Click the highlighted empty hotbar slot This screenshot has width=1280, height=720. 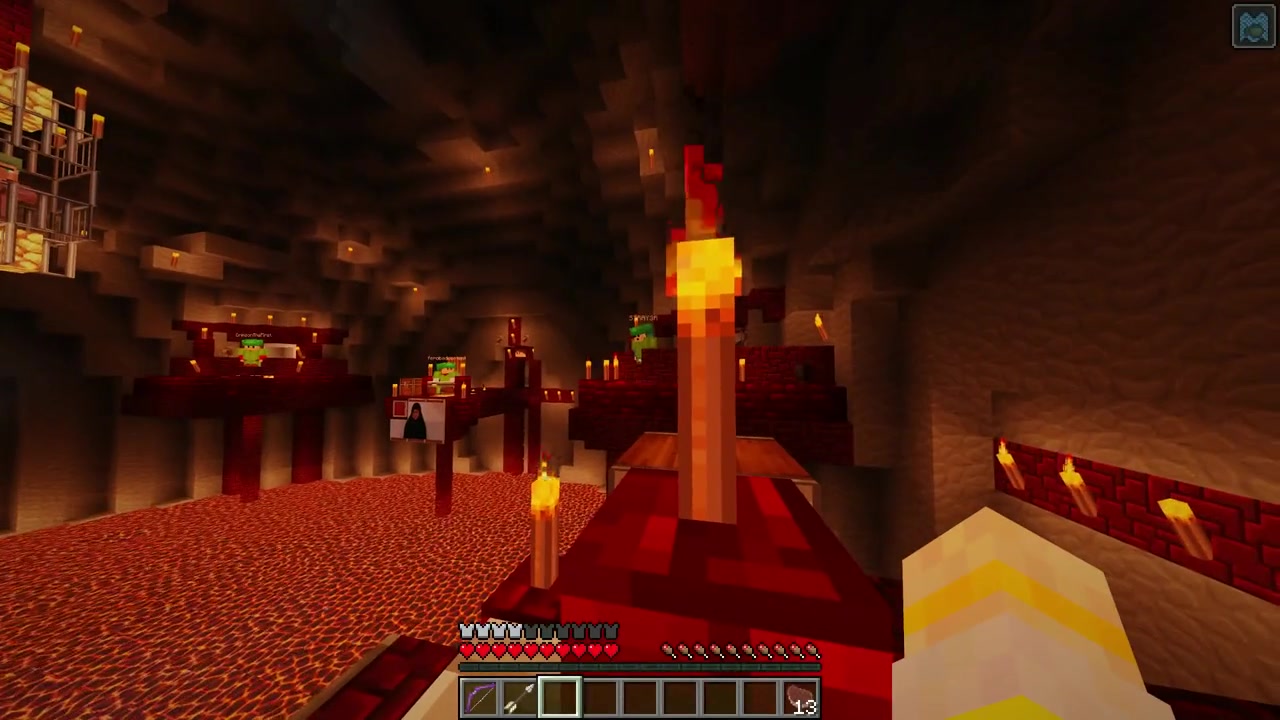pyautogui.click(x=560, y=697)
